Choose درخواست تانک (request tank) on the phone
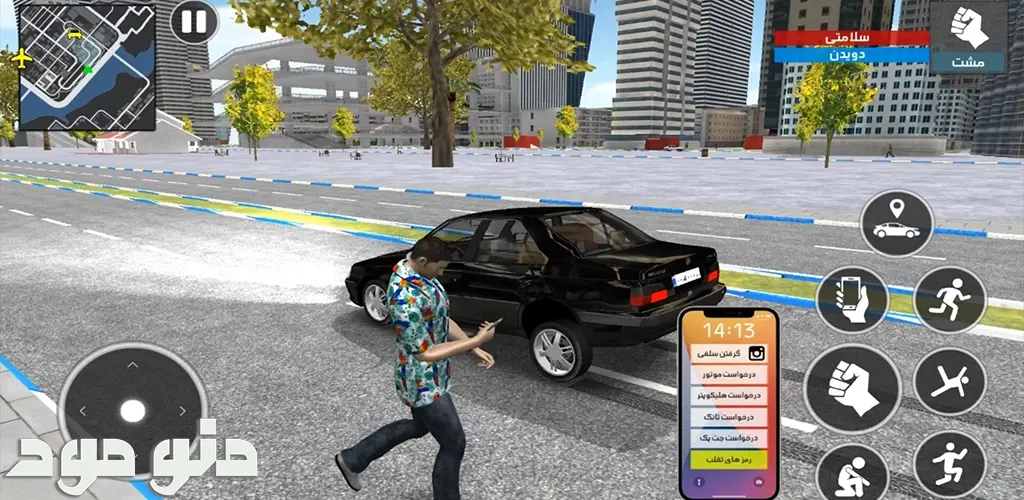The image size is (1024, 500). tap(728, 417)
